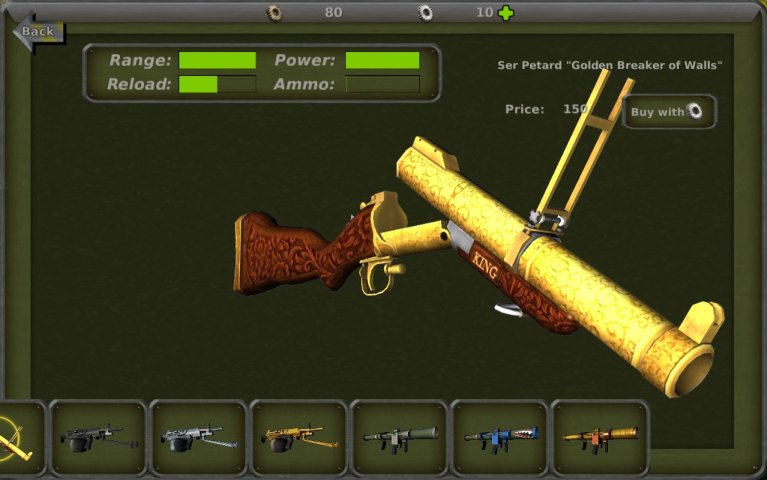Select the partially visible golden weapon slot
The height and width of the screenshot is (480, 767).
click(18, 437)
